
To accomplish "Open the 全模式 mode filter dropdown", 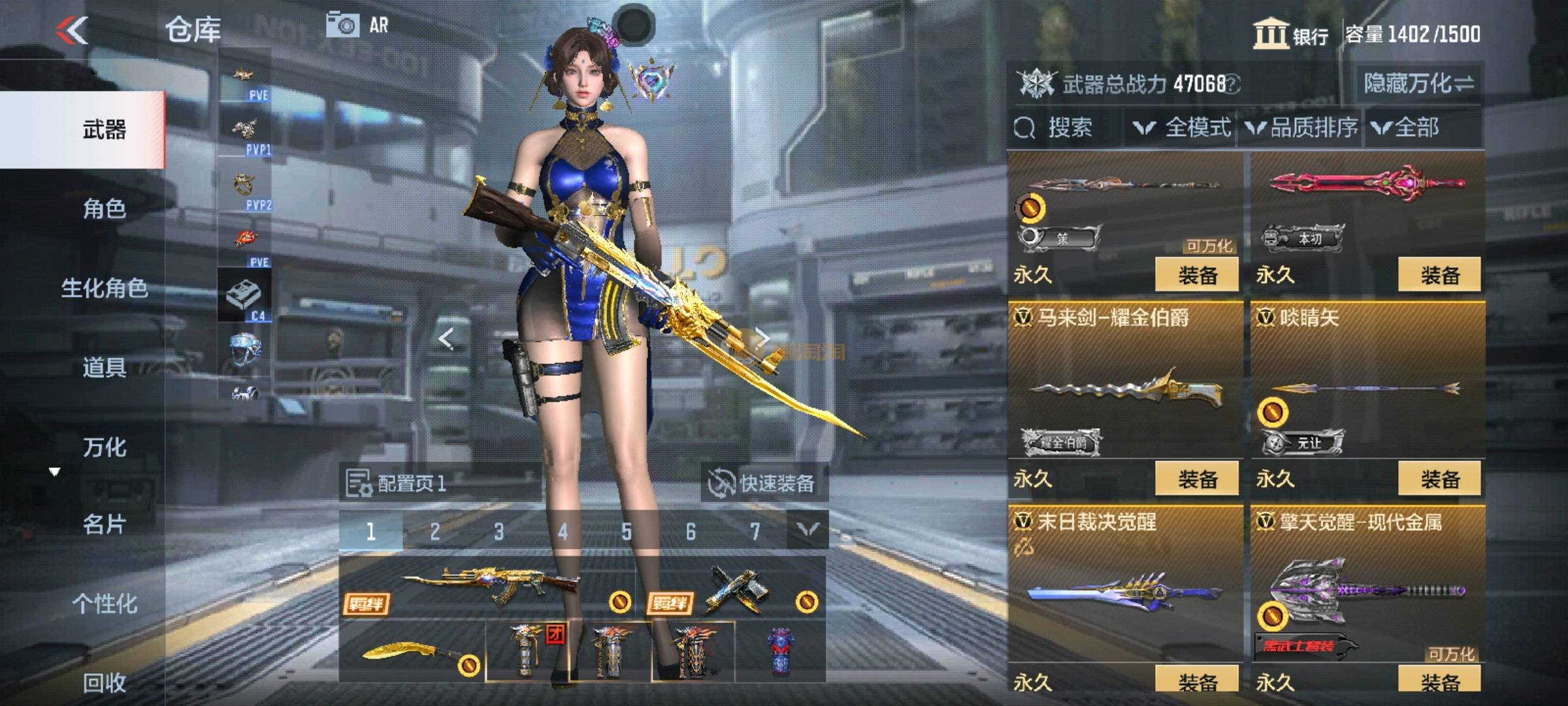I will point(1184,127).
